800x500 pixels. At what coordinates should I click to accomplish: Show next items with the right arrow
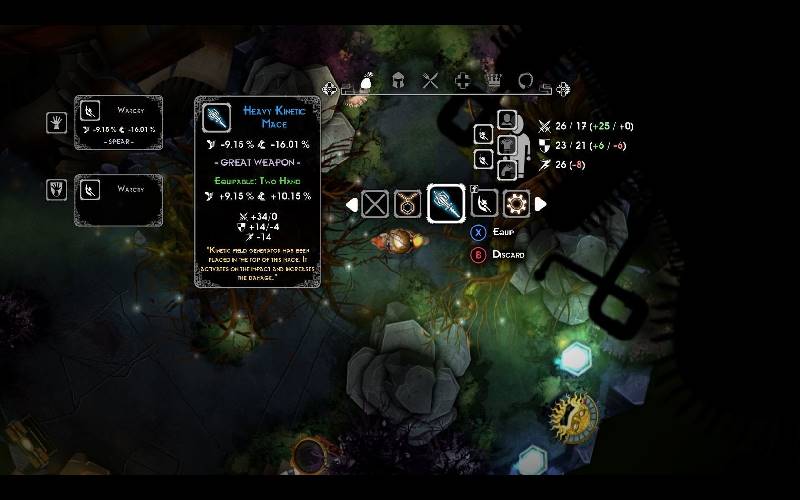coord(541,204)
